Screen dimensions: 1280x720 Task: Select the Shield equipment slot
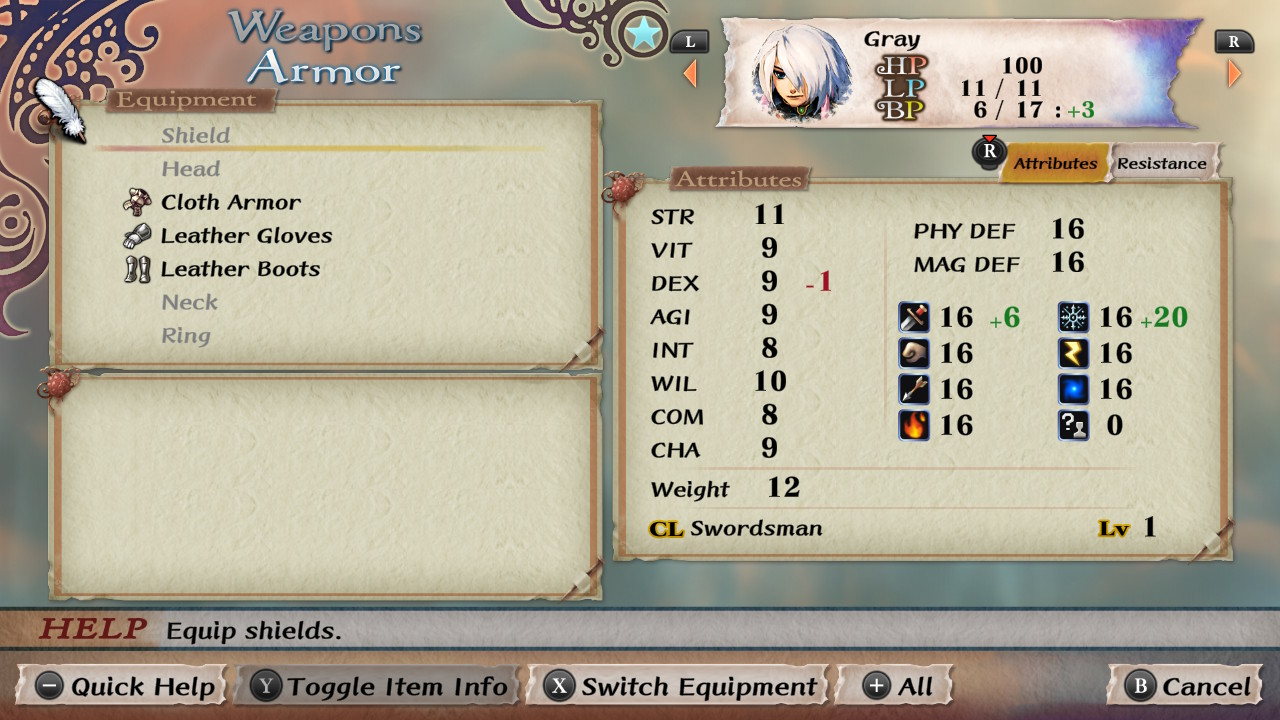pyautogui.click(x=196, y=136)
